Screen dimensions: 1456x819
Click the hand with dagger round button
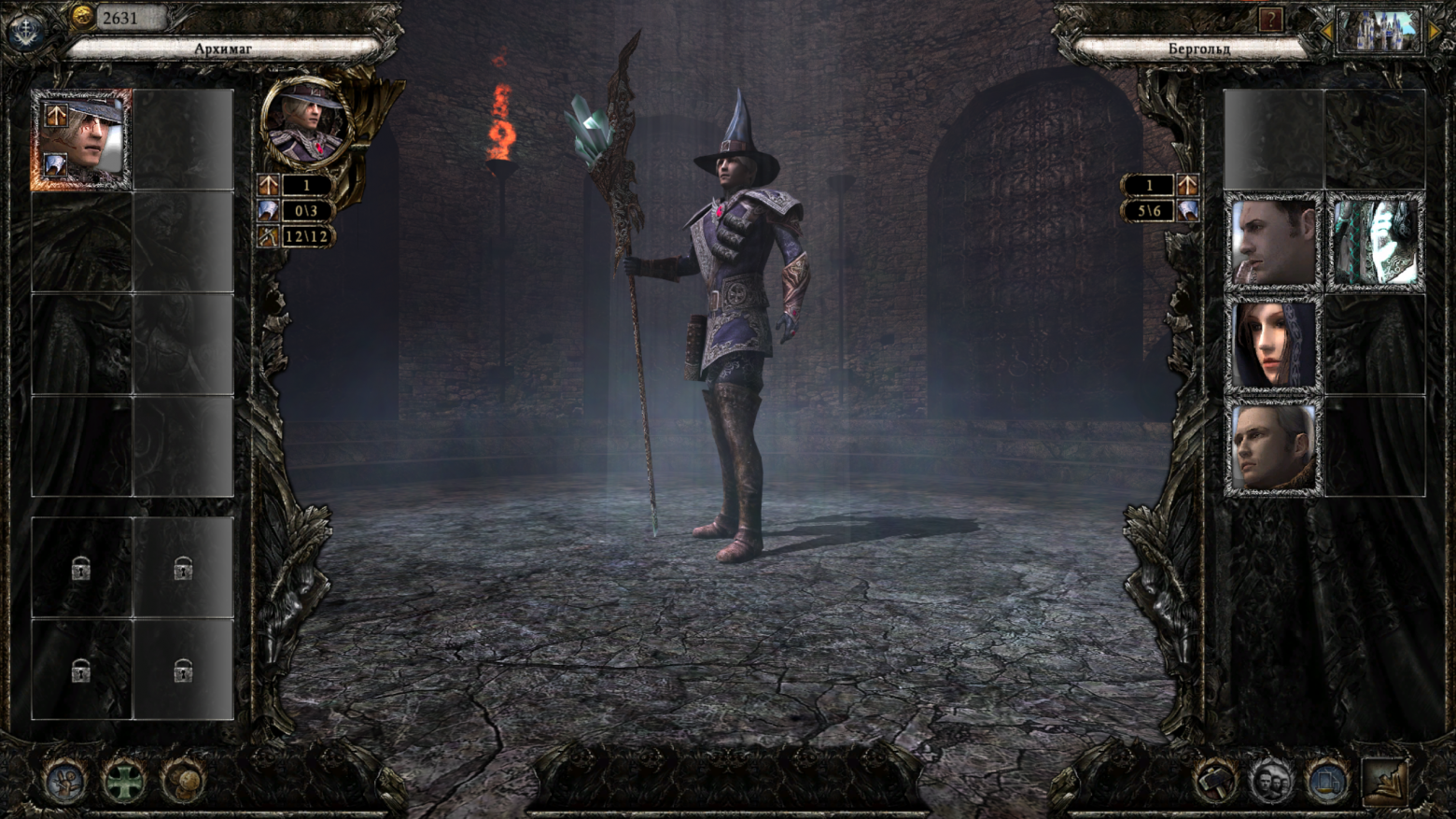point(65,781)
